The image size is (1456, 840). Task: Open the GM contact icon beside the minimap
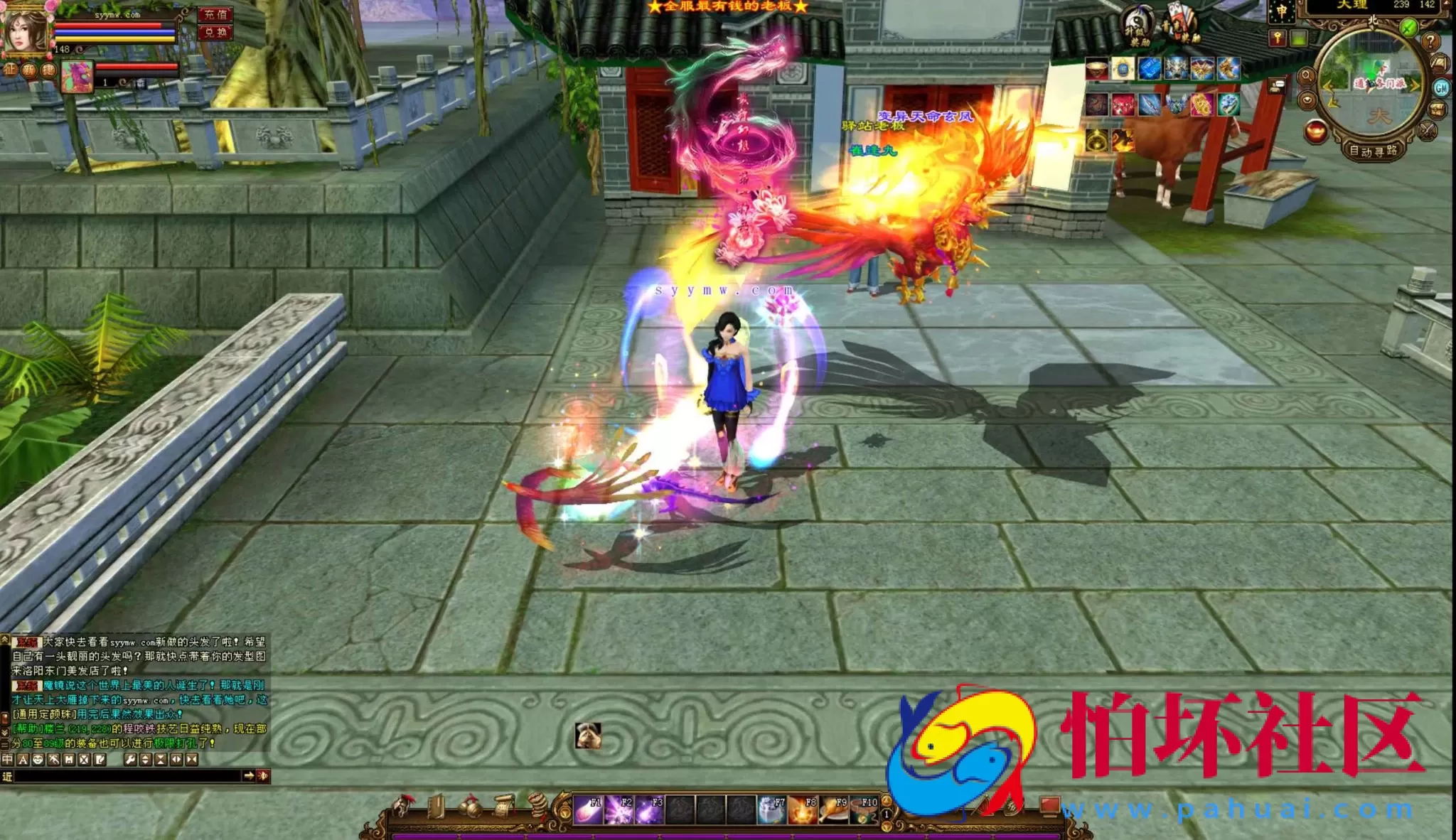[1442, 88]
